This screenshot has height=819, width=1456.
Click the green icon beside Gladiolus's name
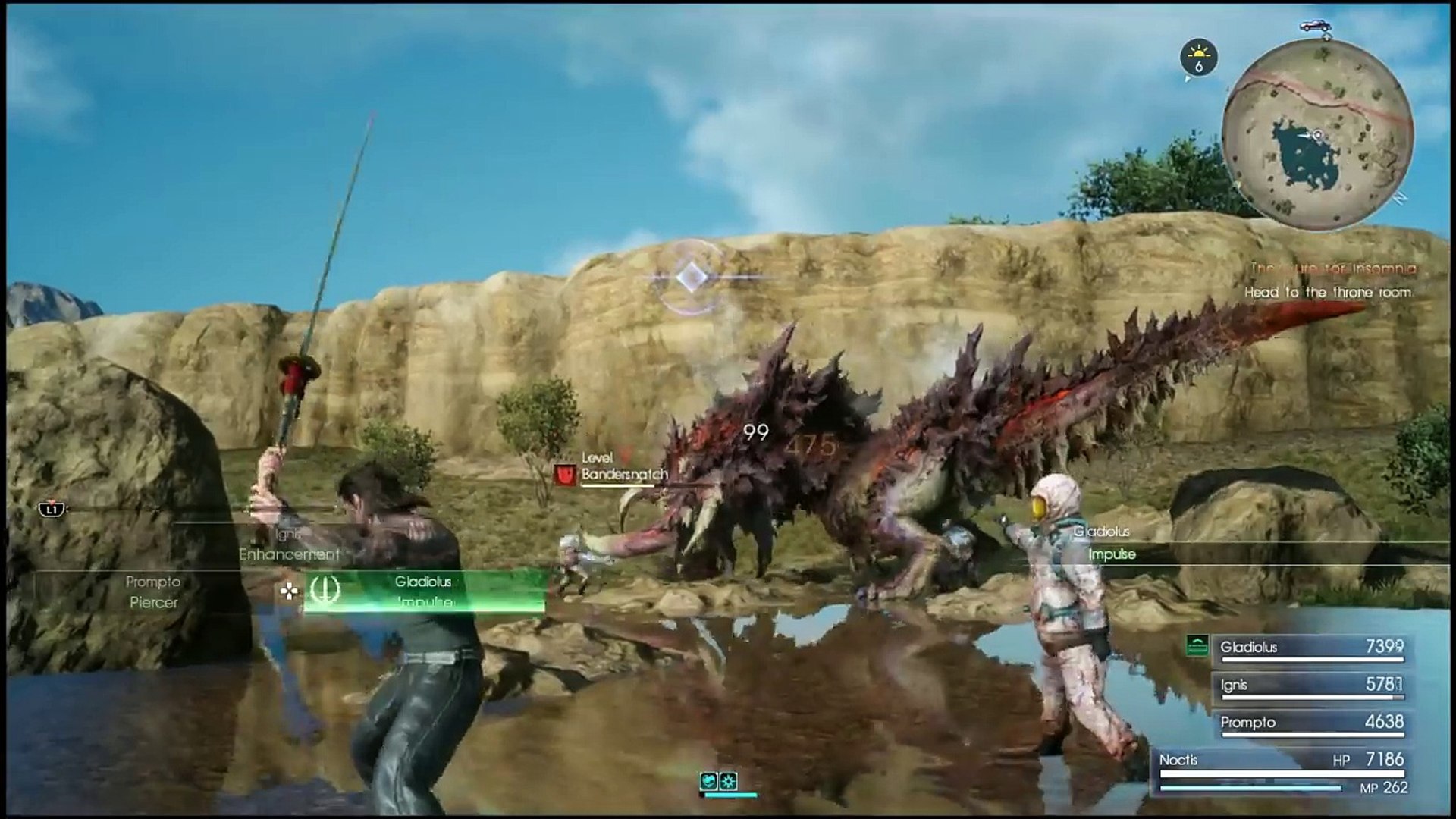pos(1197,646)
